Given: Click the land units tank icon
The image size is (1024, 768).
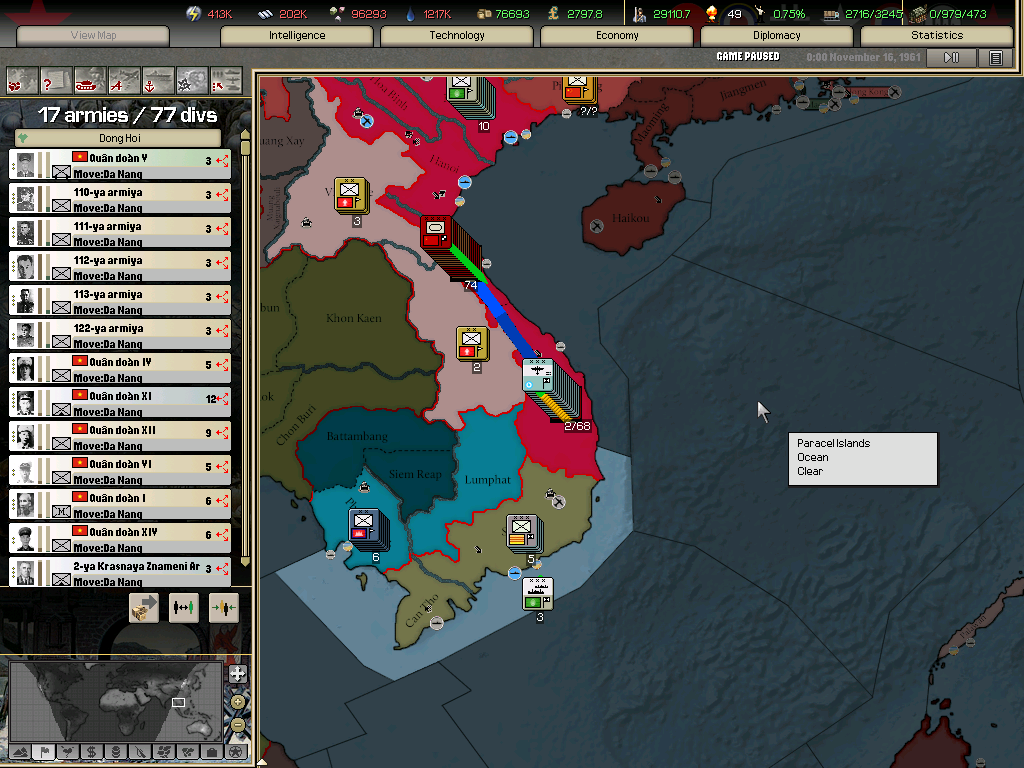Looking at the screenshot, I should pos(90,78).
